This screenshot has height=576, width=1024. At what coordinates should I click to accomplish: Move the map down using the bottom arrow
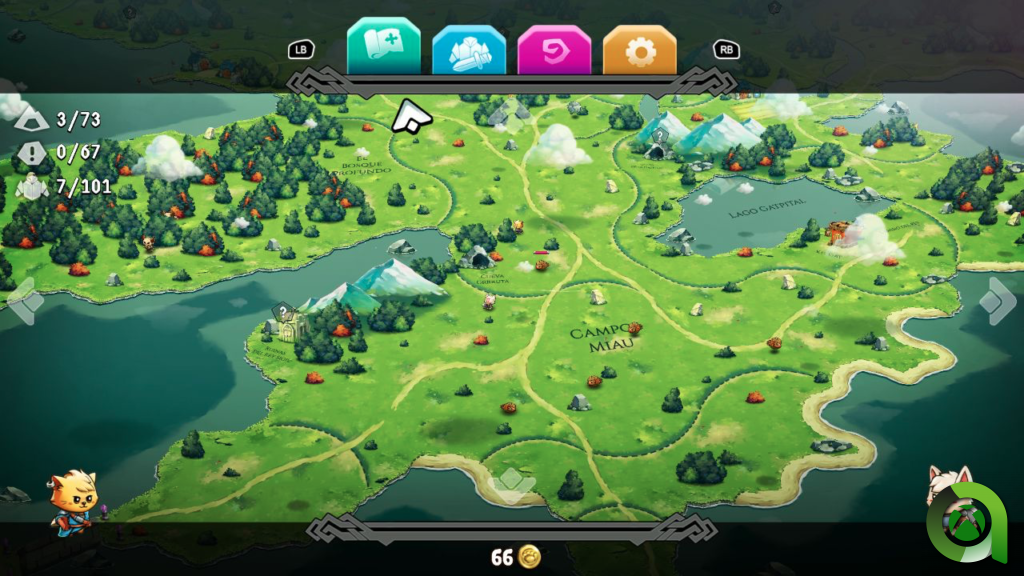point(514,485)
